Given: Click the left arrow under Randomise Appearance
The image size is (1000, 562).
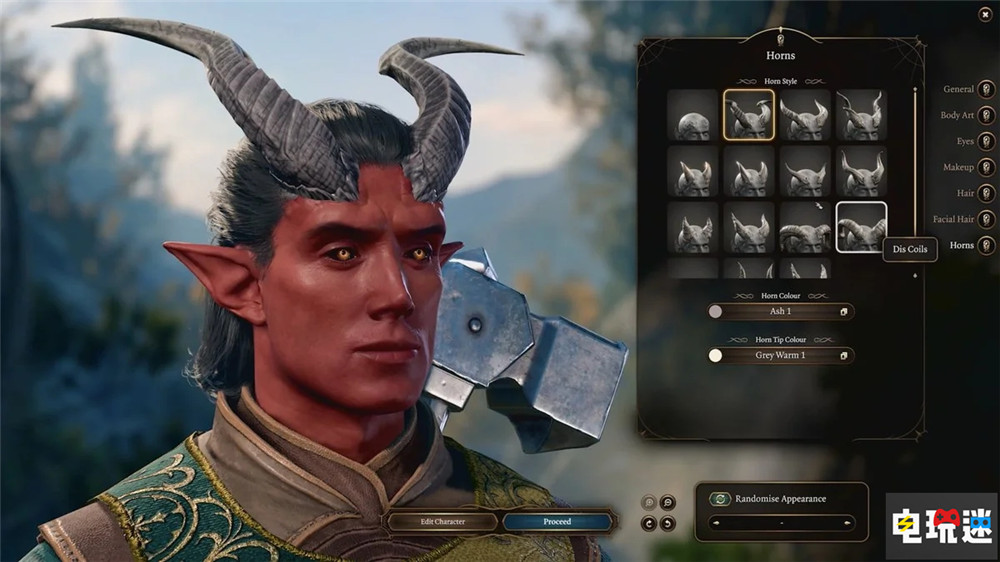Looking at the screenshot, I should tap(714, 523).
